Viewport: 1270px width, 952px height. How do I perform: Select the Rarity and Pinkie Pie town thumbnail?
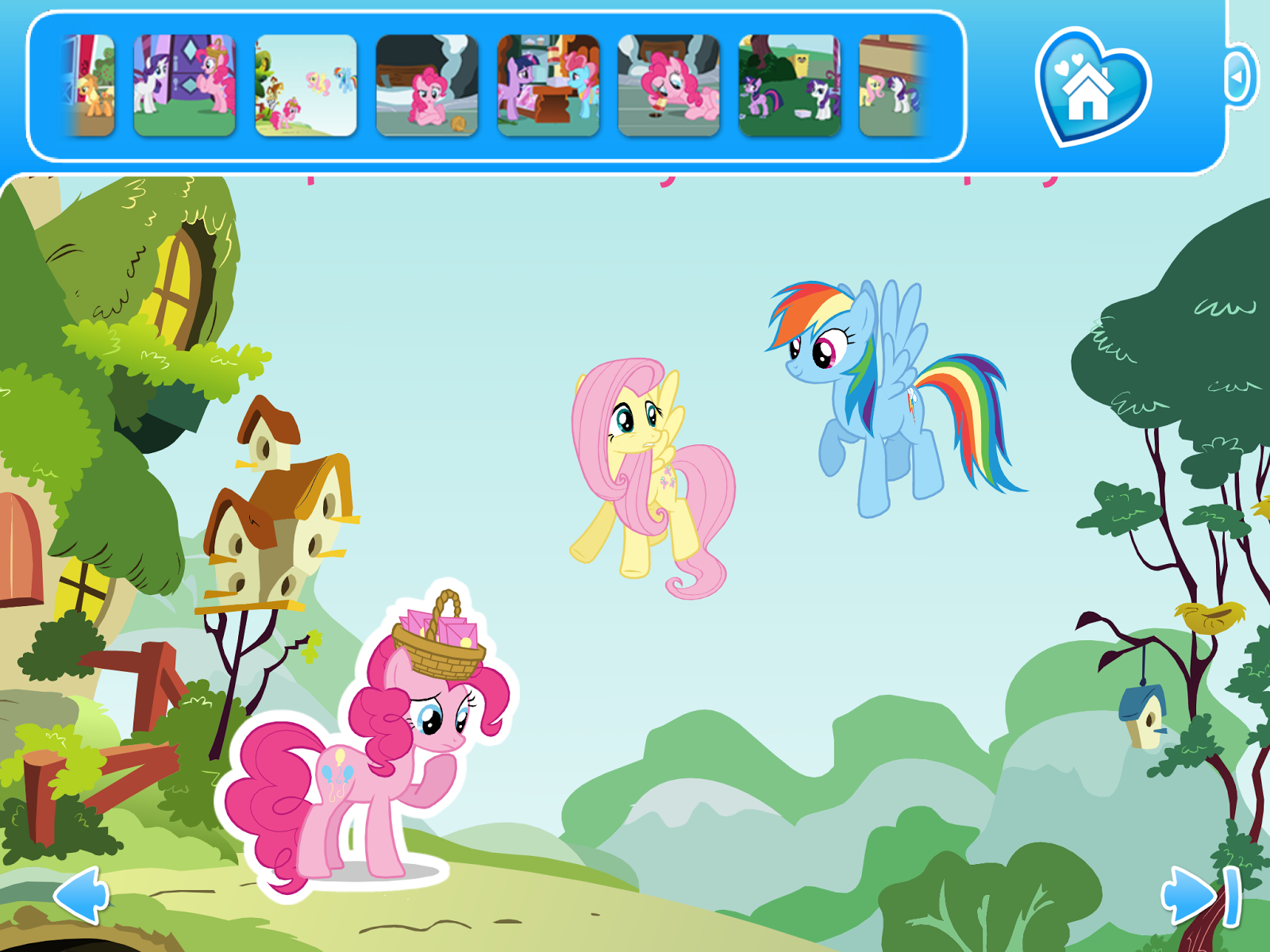point(187,85)
